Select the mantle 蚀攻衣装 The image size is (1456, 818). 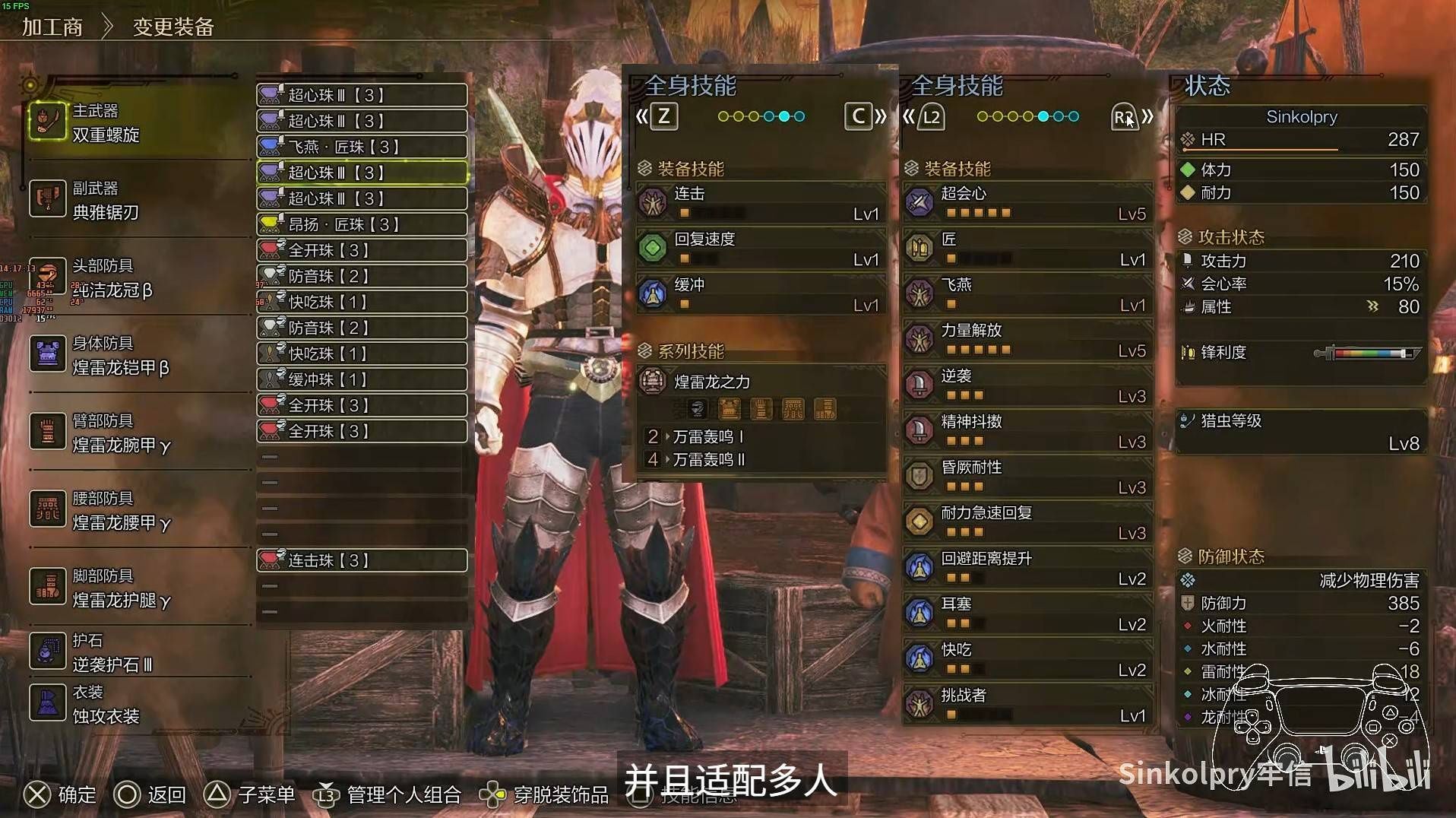click(106, 705)
